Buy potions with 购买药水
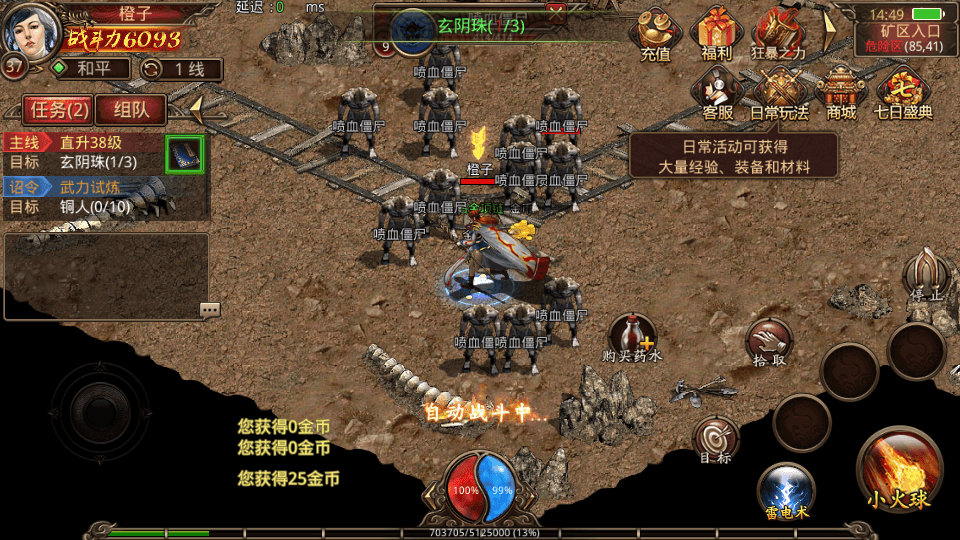Image resolution: width=960 pixels, height=540 pixels. tap(632, 337)
